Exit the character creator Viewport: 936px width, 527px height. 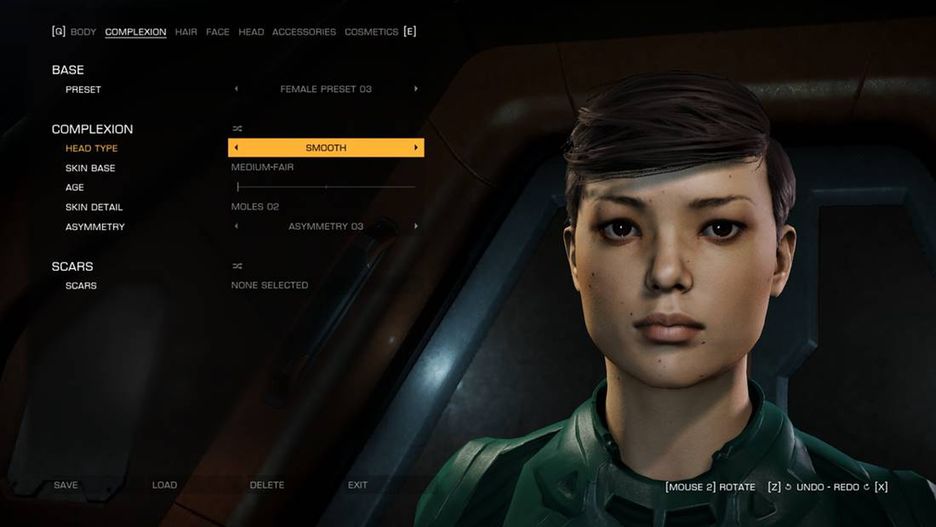[357, 485]
